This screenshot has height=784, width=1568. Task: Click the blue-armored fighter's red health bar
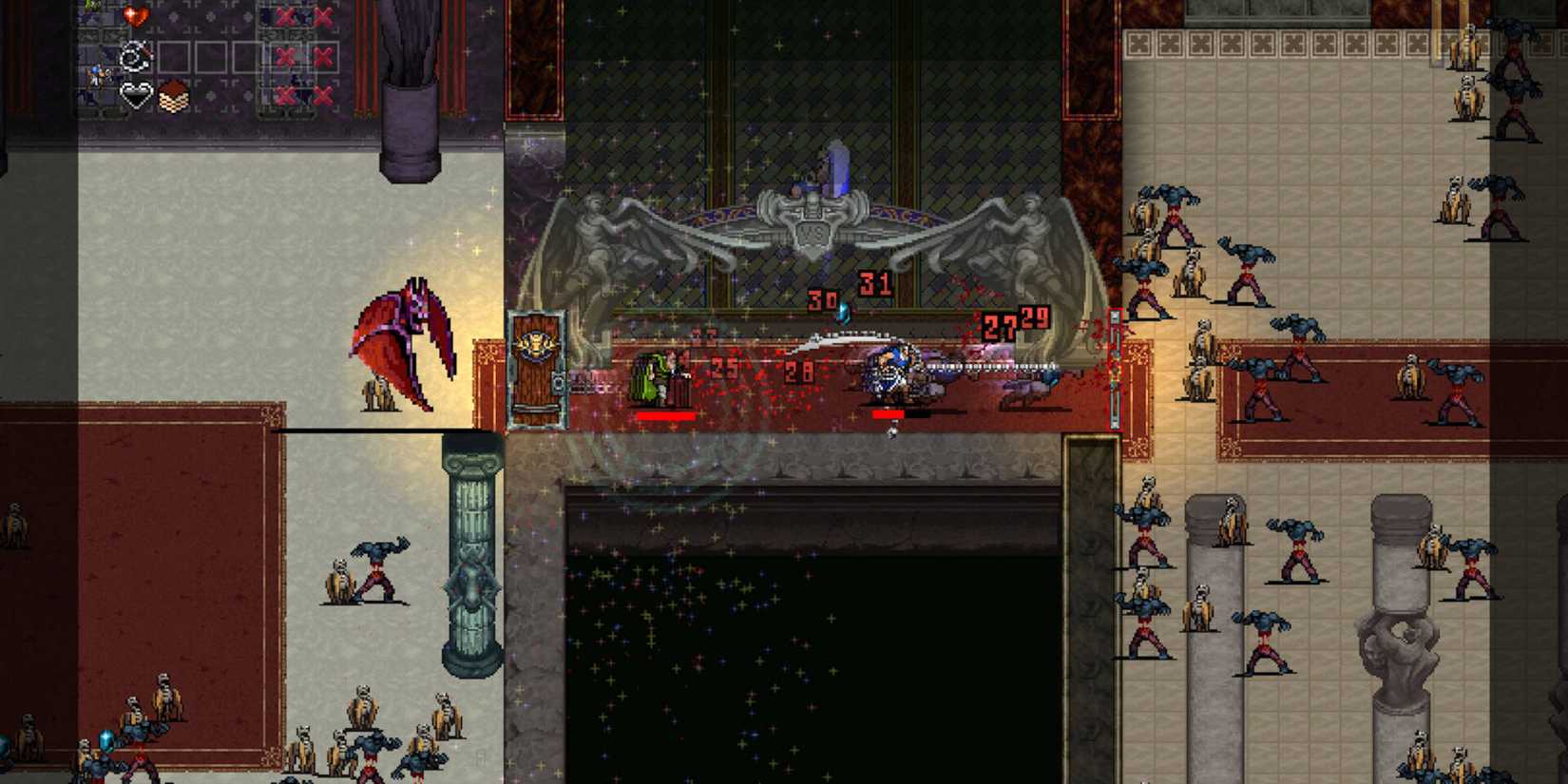pyautogui.click(x=889, y=415)
